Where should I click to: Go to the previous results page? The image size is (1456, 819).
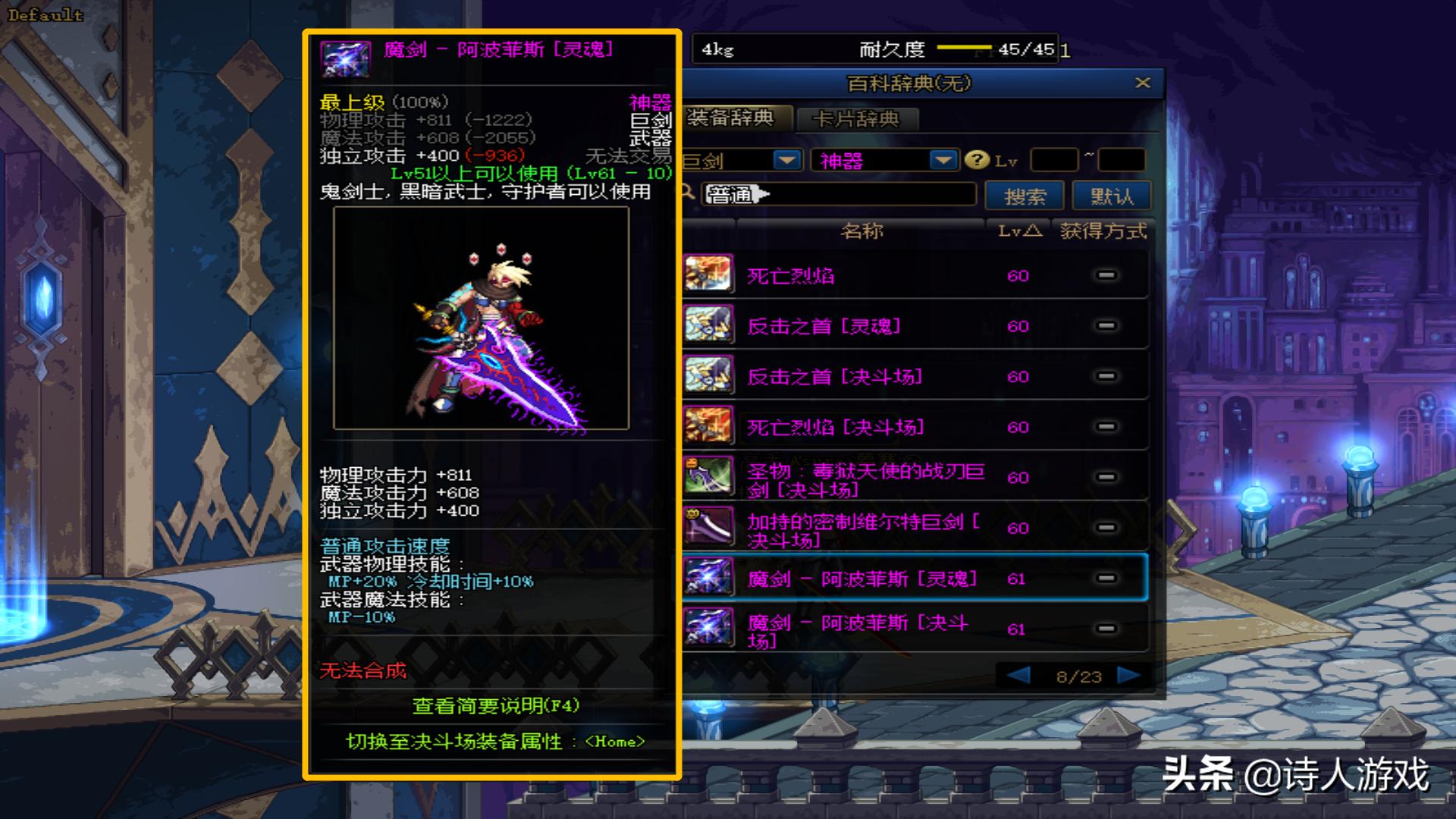[1018, 675]
